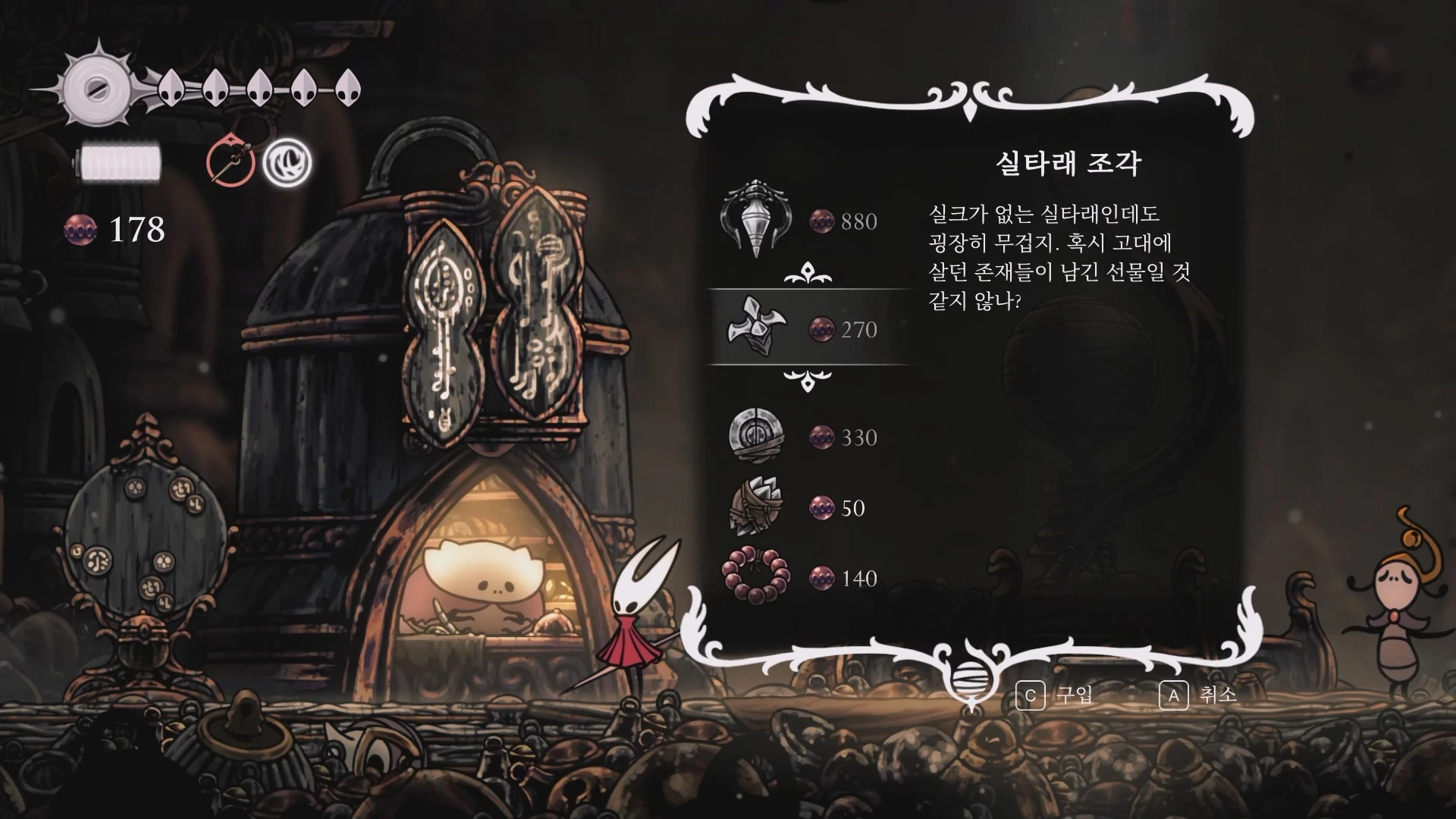Select the crafting materials item costing 50
This screenshot has width=1456, height=819.
[x=758, y=508]
